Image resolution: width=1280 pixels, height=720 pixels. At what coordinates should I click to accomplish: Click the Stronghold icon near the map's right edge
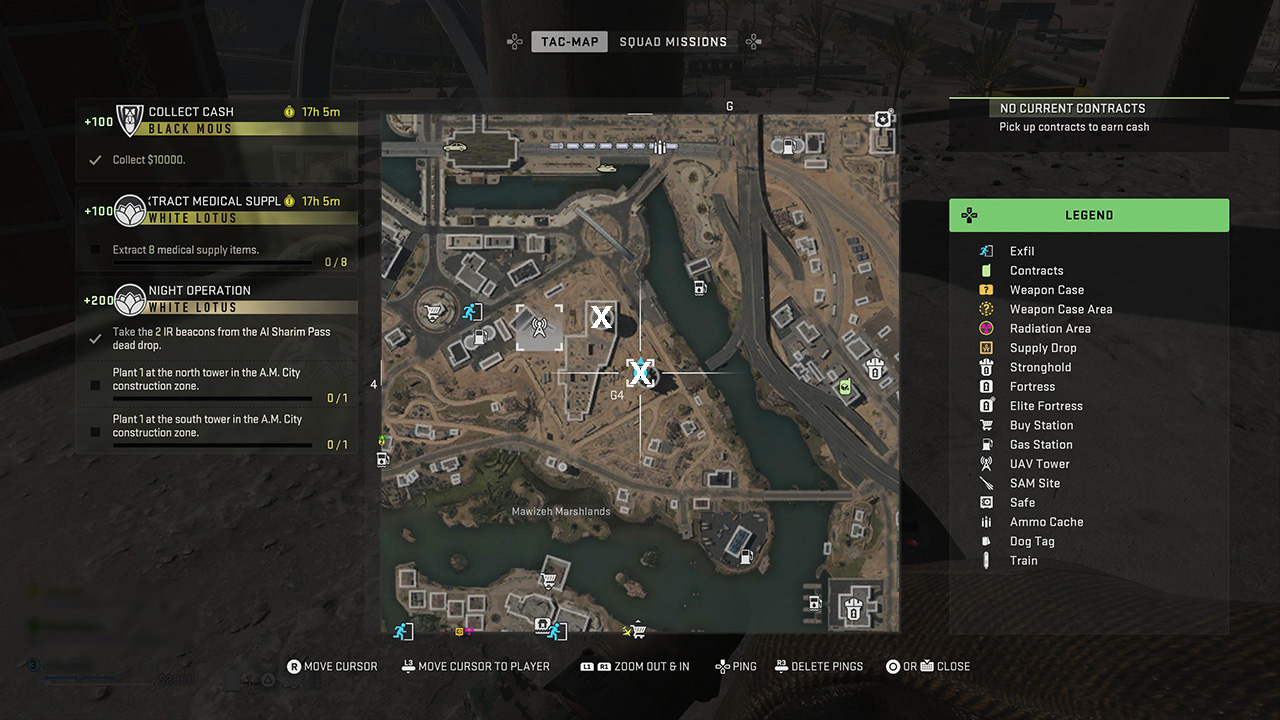coord(875,368)
